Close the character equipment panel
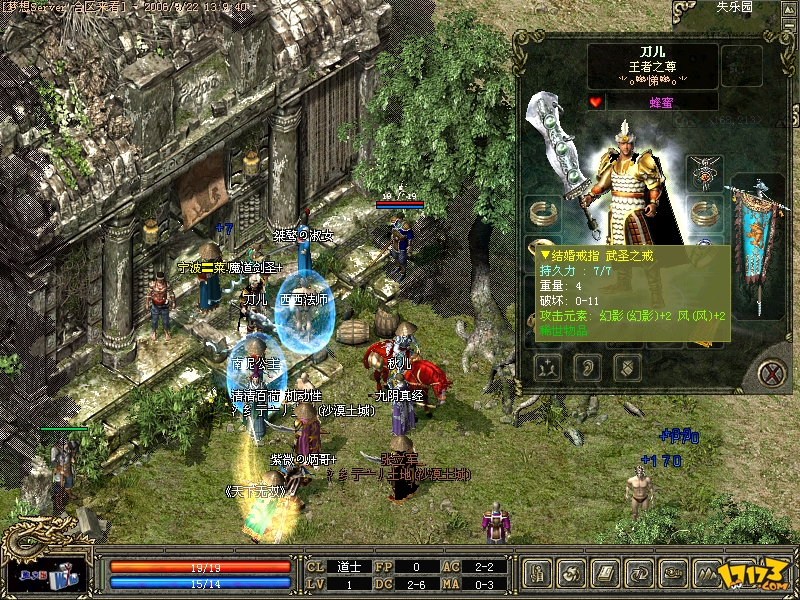 pos(771,373)
